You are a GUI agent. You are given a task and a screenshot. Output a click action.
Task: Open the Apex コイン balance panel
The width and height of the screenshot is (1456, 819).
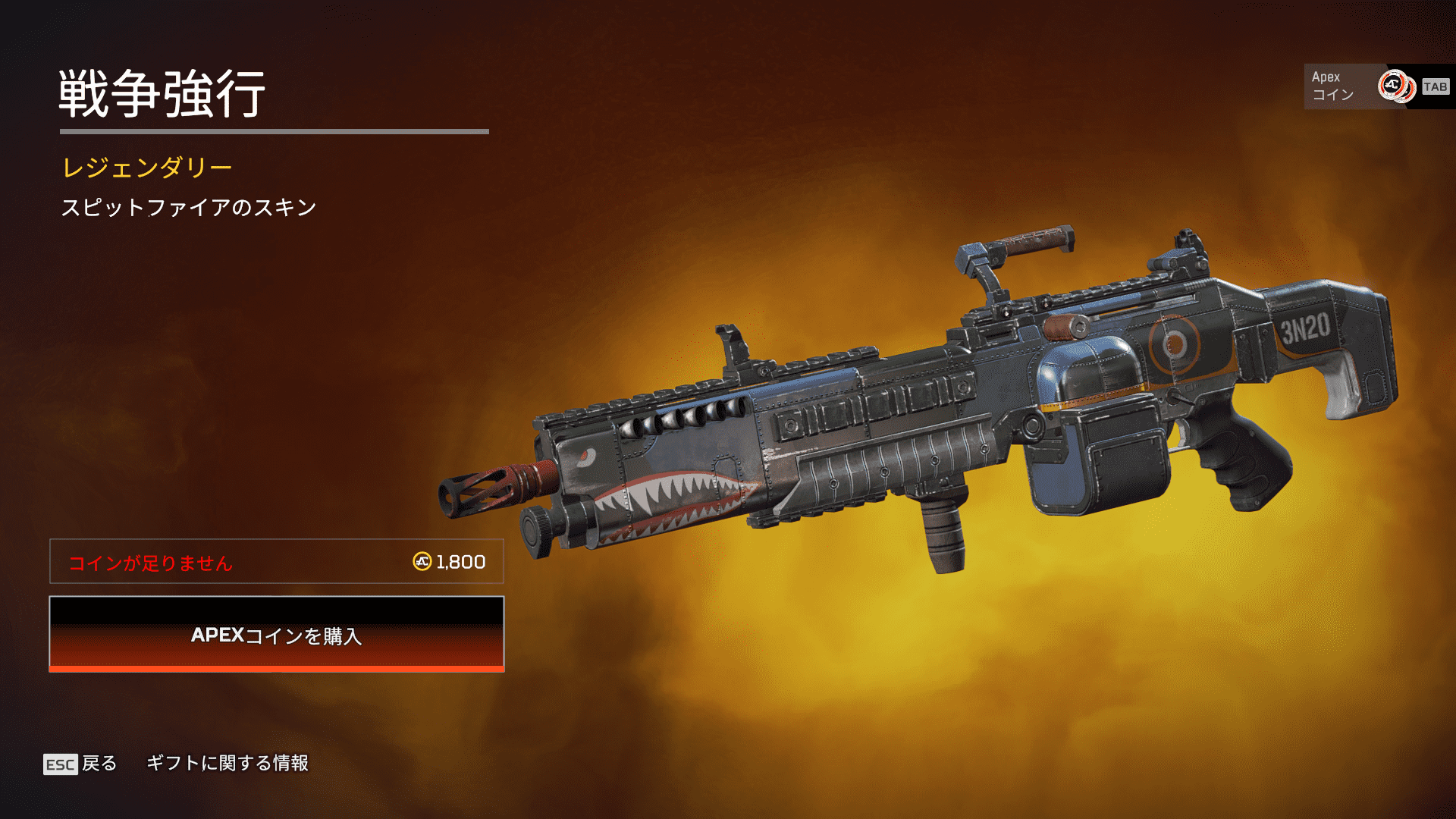(1378, 86)
